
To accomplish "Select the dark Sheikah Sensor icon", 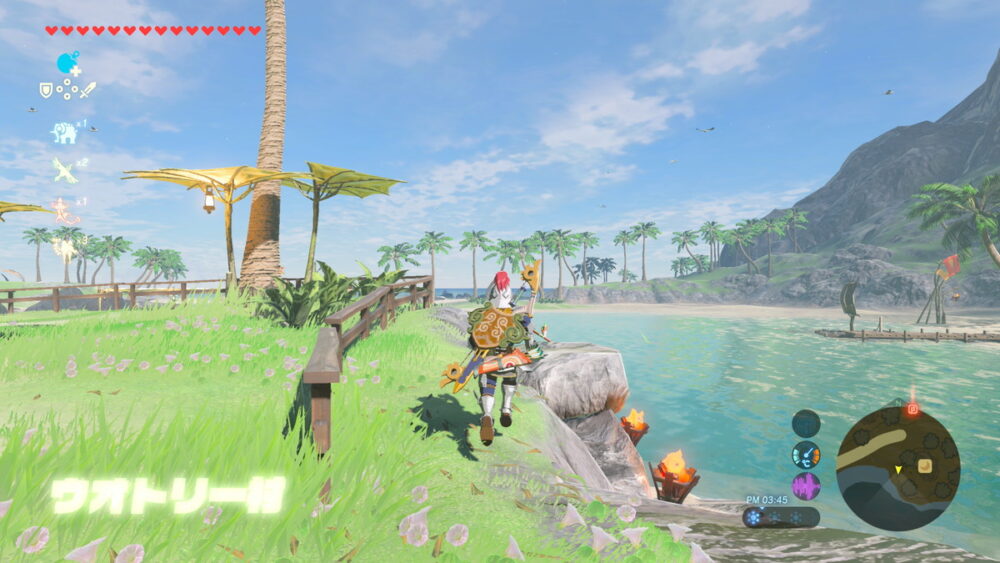I will [806, 423].
